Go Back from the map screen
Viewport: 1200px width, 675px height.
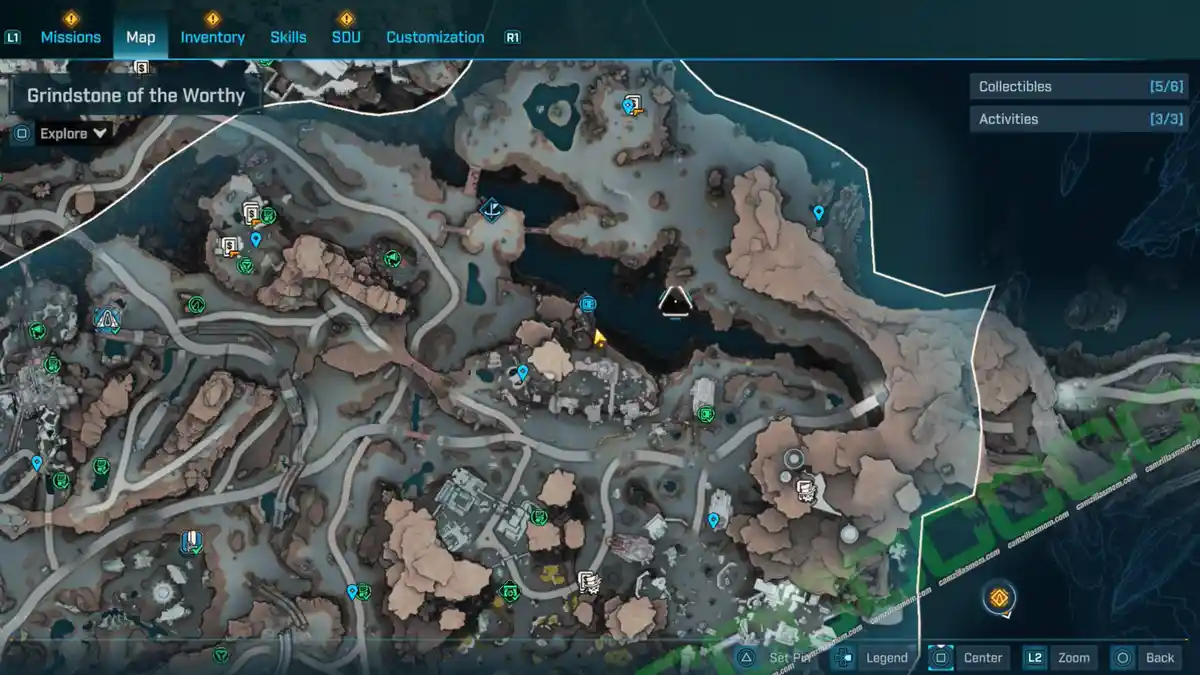(x=1146, y=657)
